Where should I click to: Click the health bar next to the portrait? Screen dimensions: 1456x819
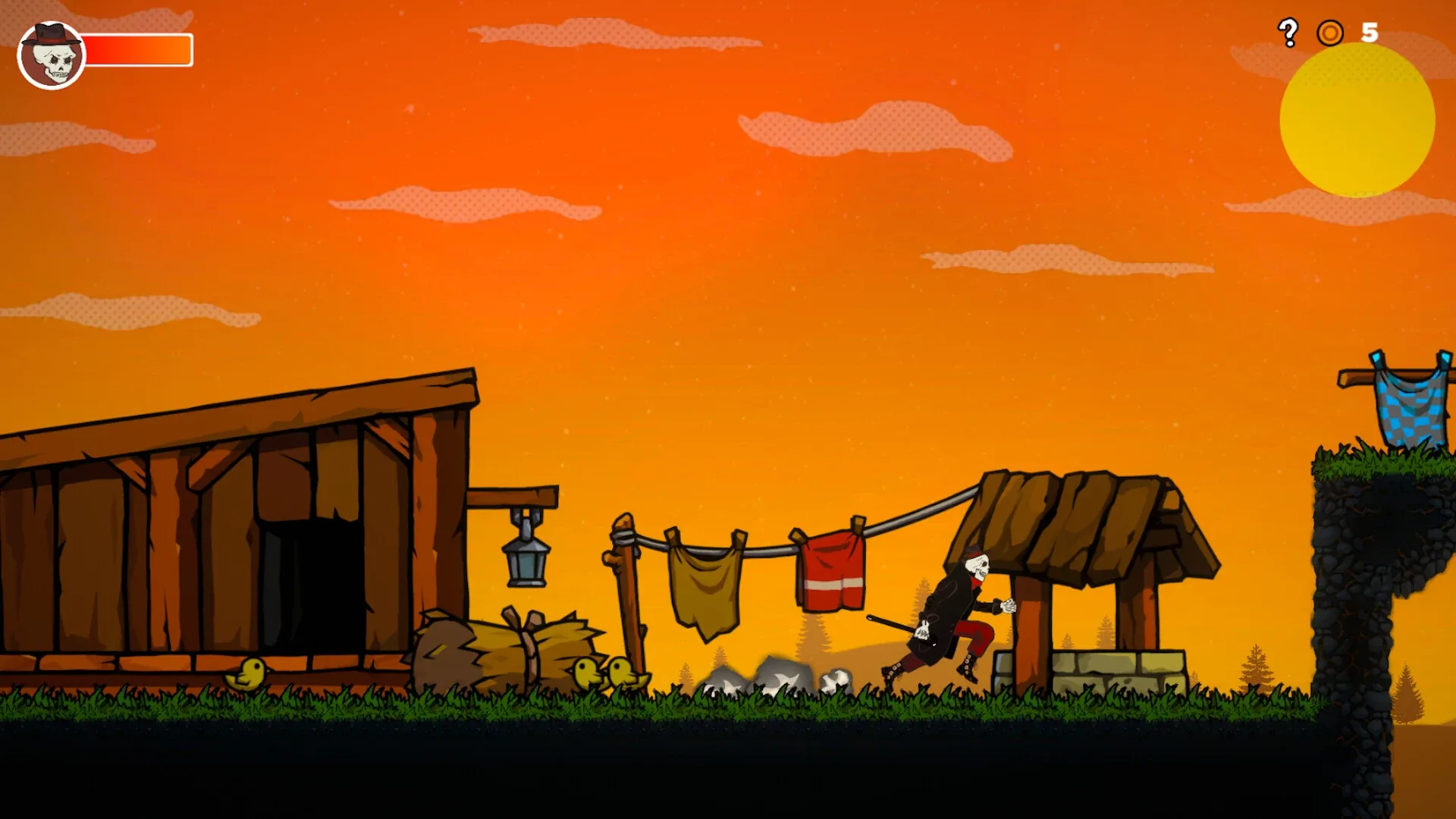point(136,49)
